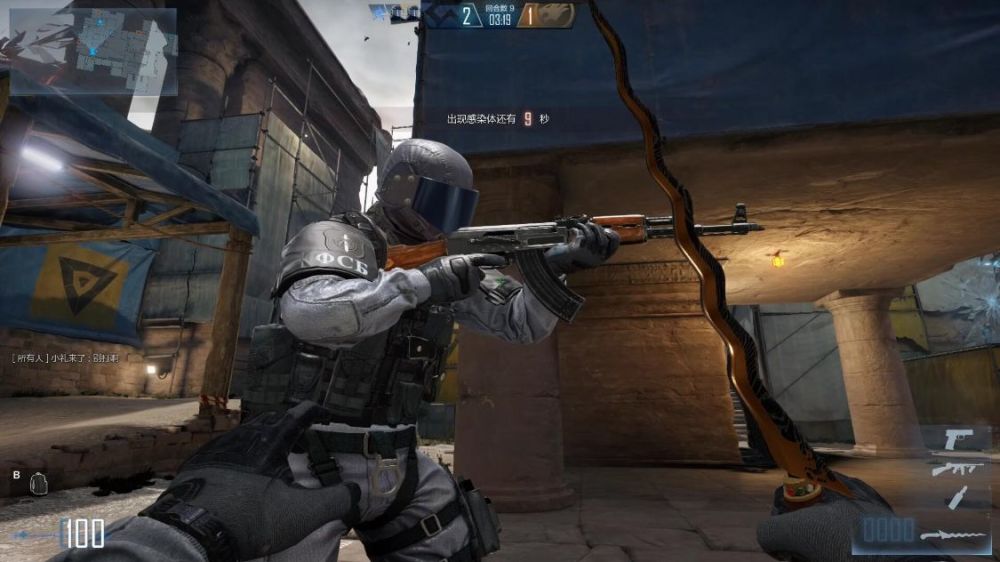1000x562 pixels.
Task: Click the orange team claw emblem
Action: click(x=558, y=14)
